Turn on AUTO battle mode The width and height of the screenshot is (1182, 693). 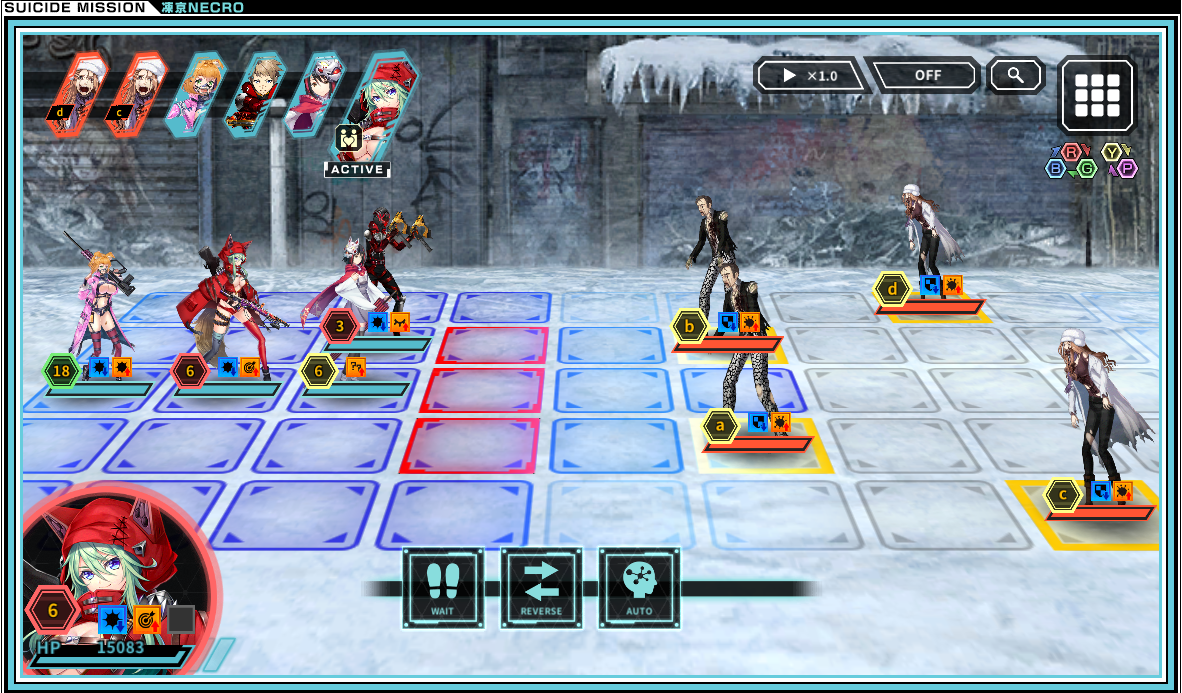639,588
